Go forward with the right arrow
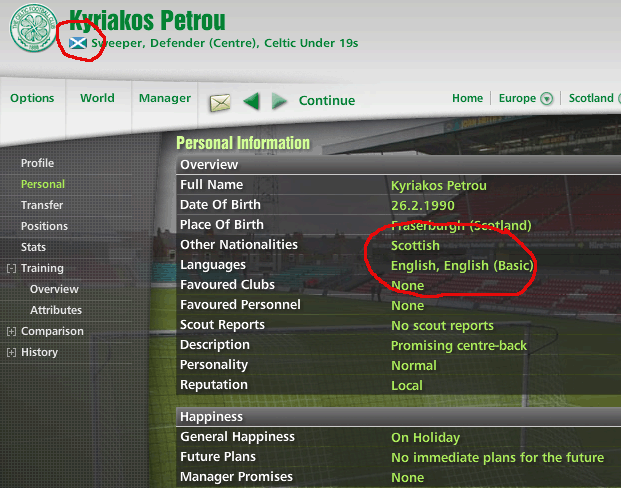 click(280, 101)
